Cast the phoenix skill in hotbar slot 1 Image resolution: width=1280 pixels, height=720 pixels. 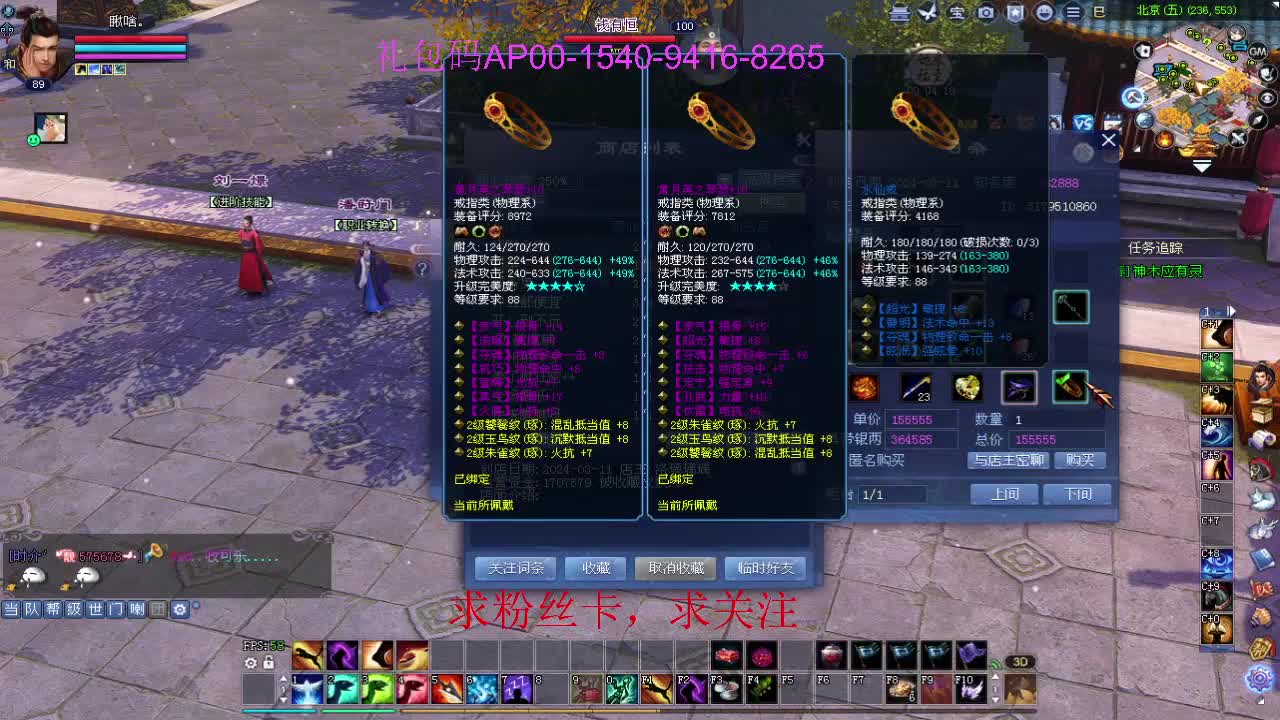point(306,688)
